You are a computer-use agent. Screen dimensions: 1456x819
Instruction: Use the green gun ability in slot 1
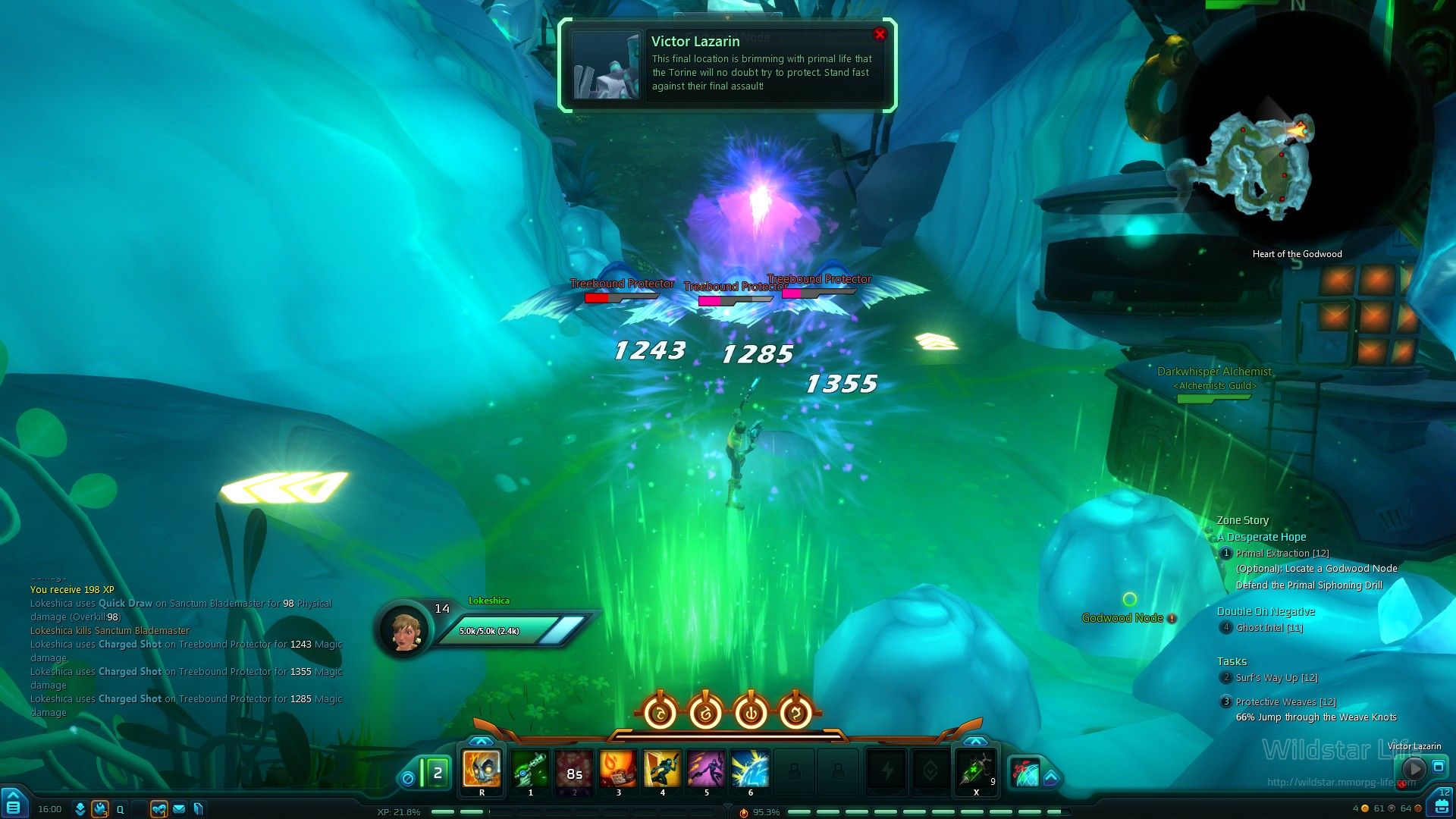coord(530,769)
